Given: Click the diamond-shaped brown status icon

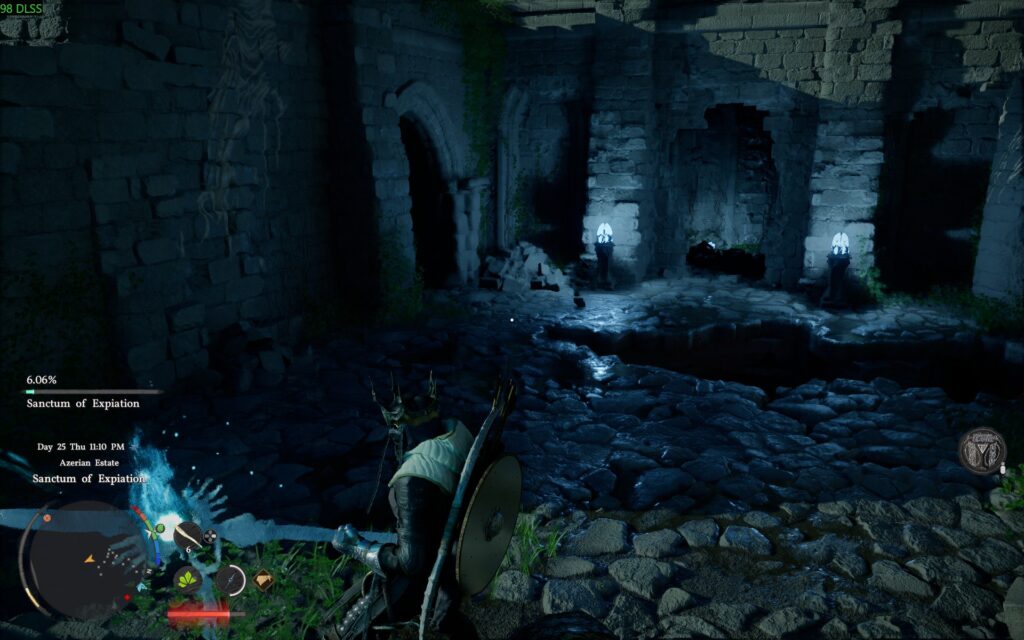Looking at the screenshot, I should pos(262,578).
